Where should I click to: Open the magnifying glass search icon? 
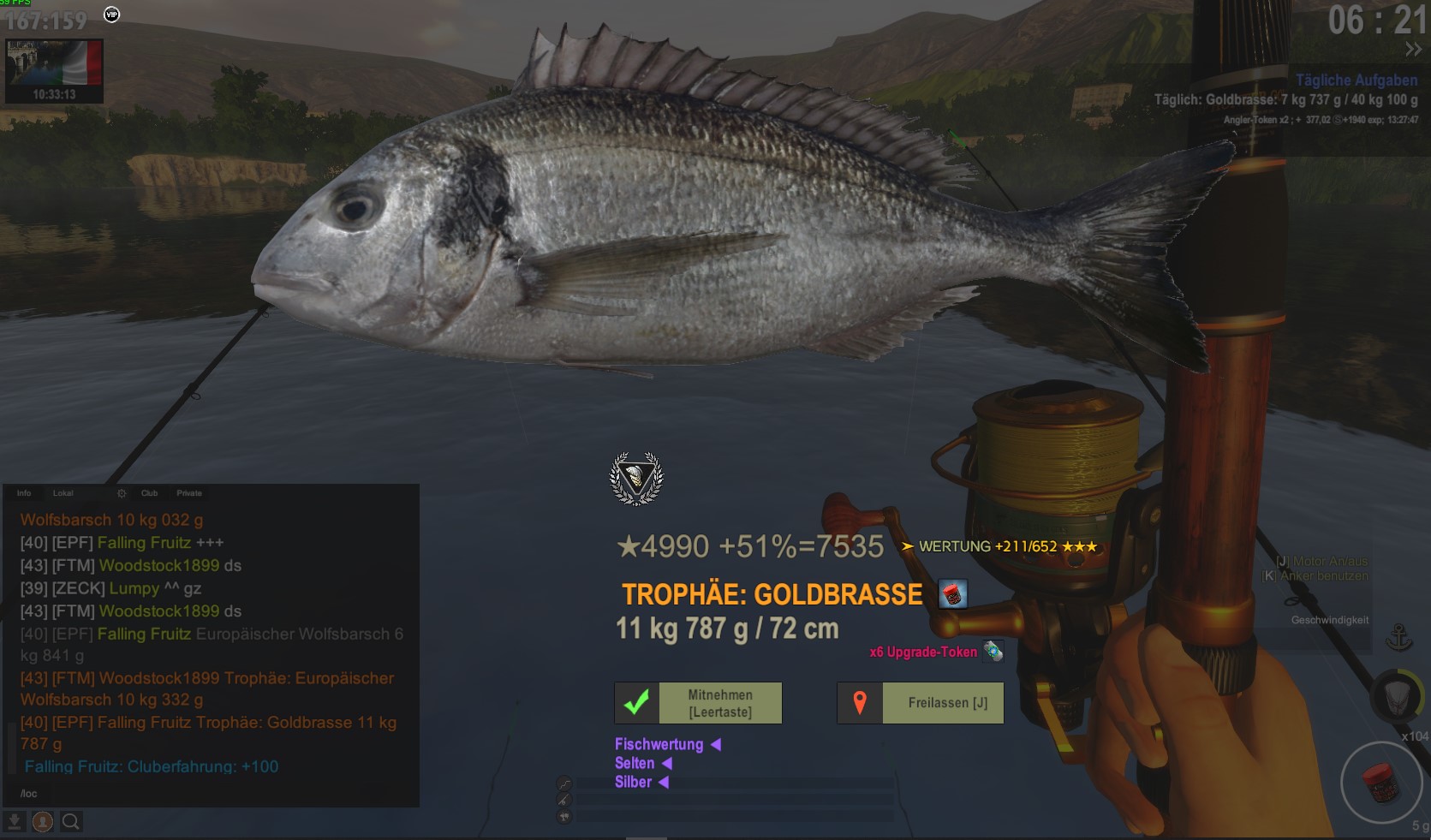(x=71, y=822)
